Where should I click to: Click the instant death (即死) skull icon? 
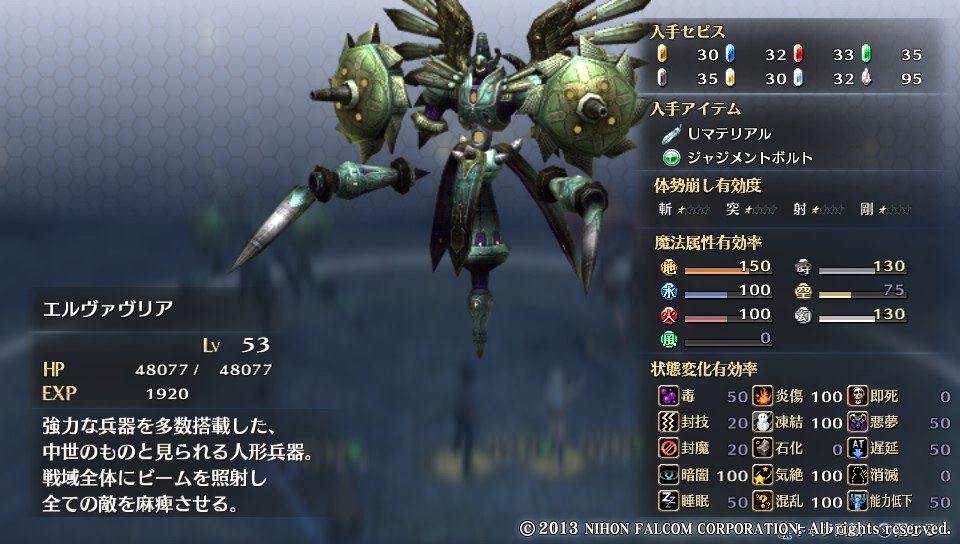[858, 396]
